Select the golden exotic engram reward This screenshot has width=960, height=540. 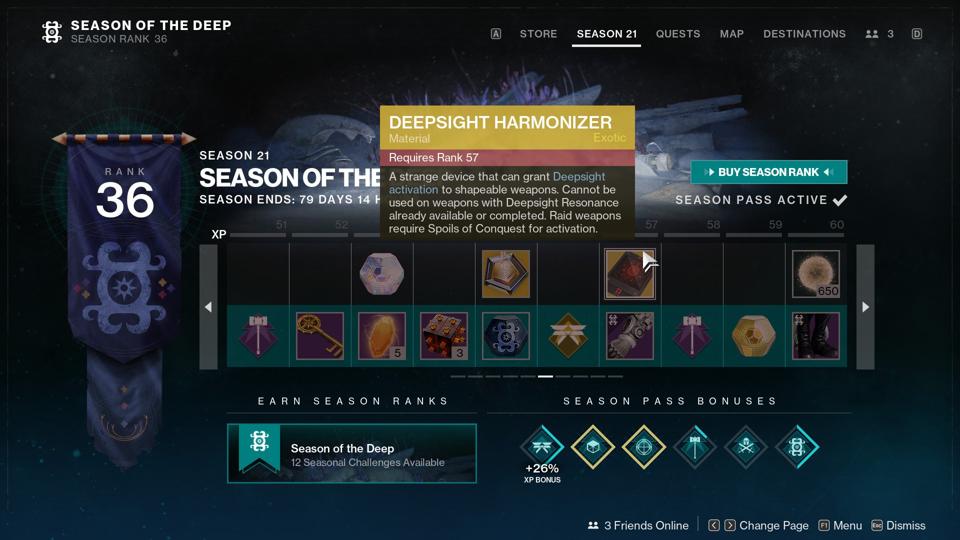click(754, 336)
